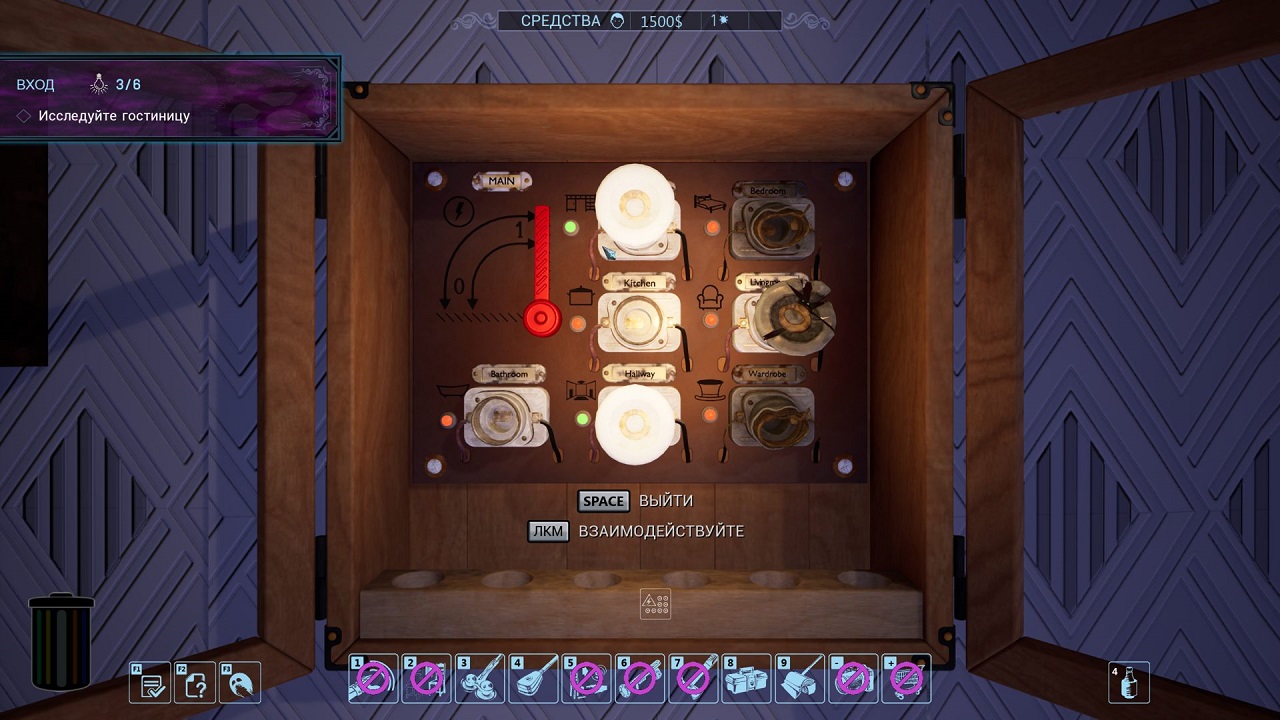This screenshot has height=720, width=1280.
Task: Select the empty Bathroom fuse socket
Action: 507,418
